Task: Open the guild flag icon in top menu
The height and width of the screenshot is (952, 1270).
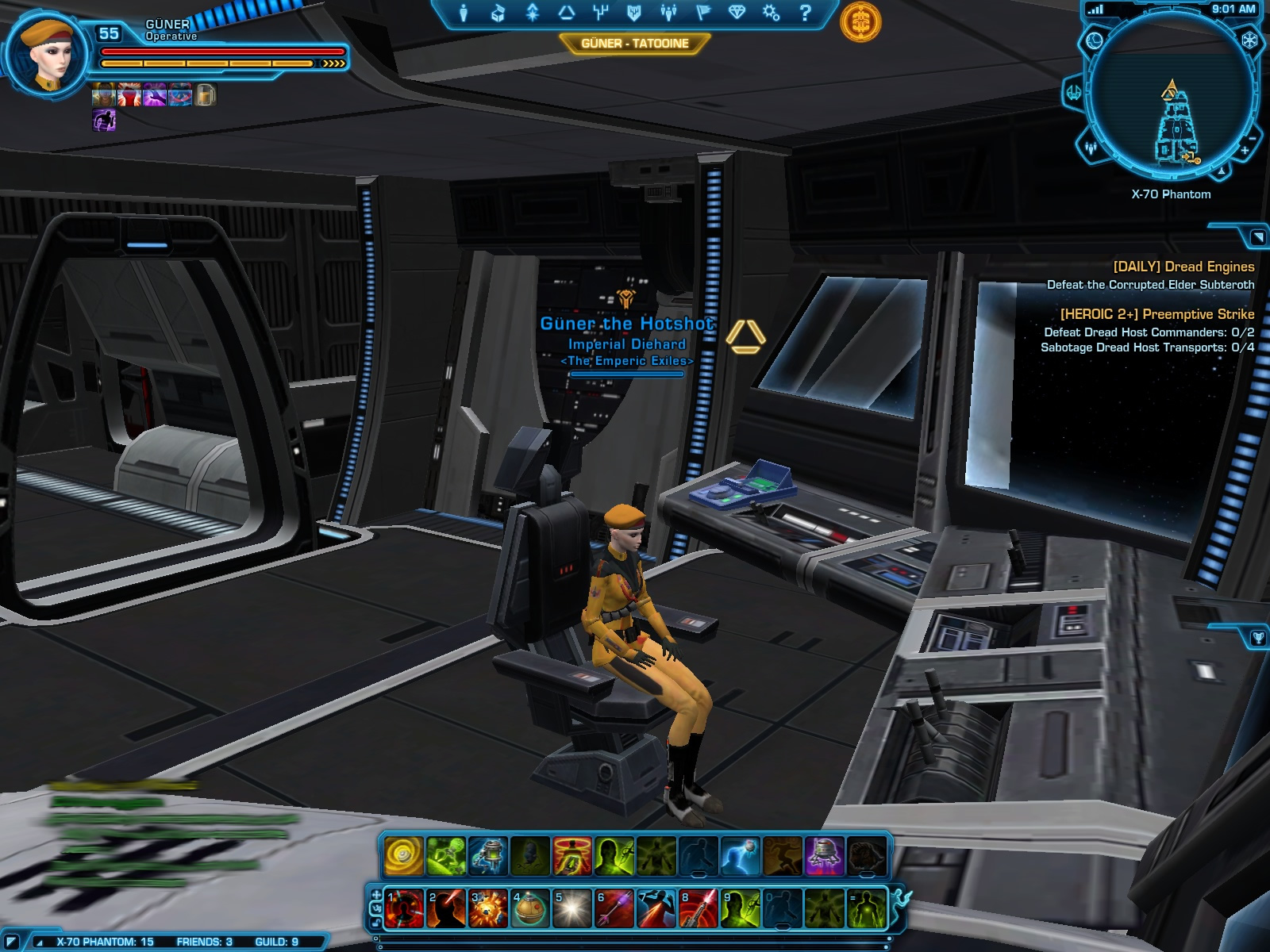Action: pos(703,13)
